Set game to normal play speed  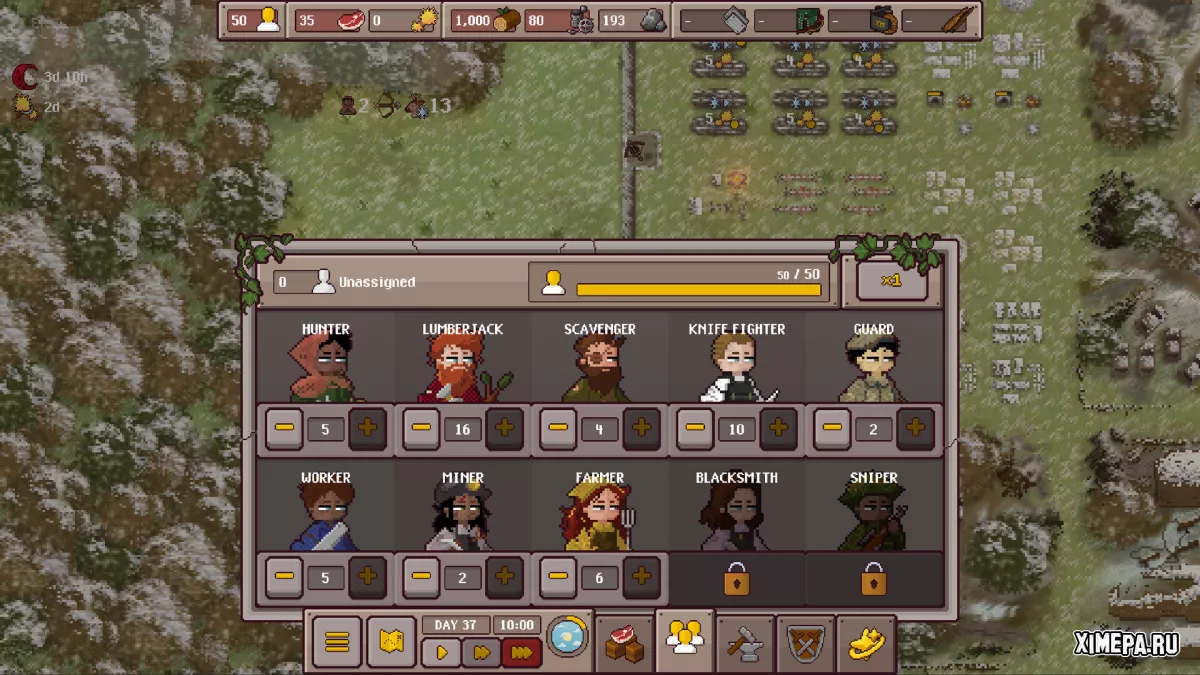point(441,653)
